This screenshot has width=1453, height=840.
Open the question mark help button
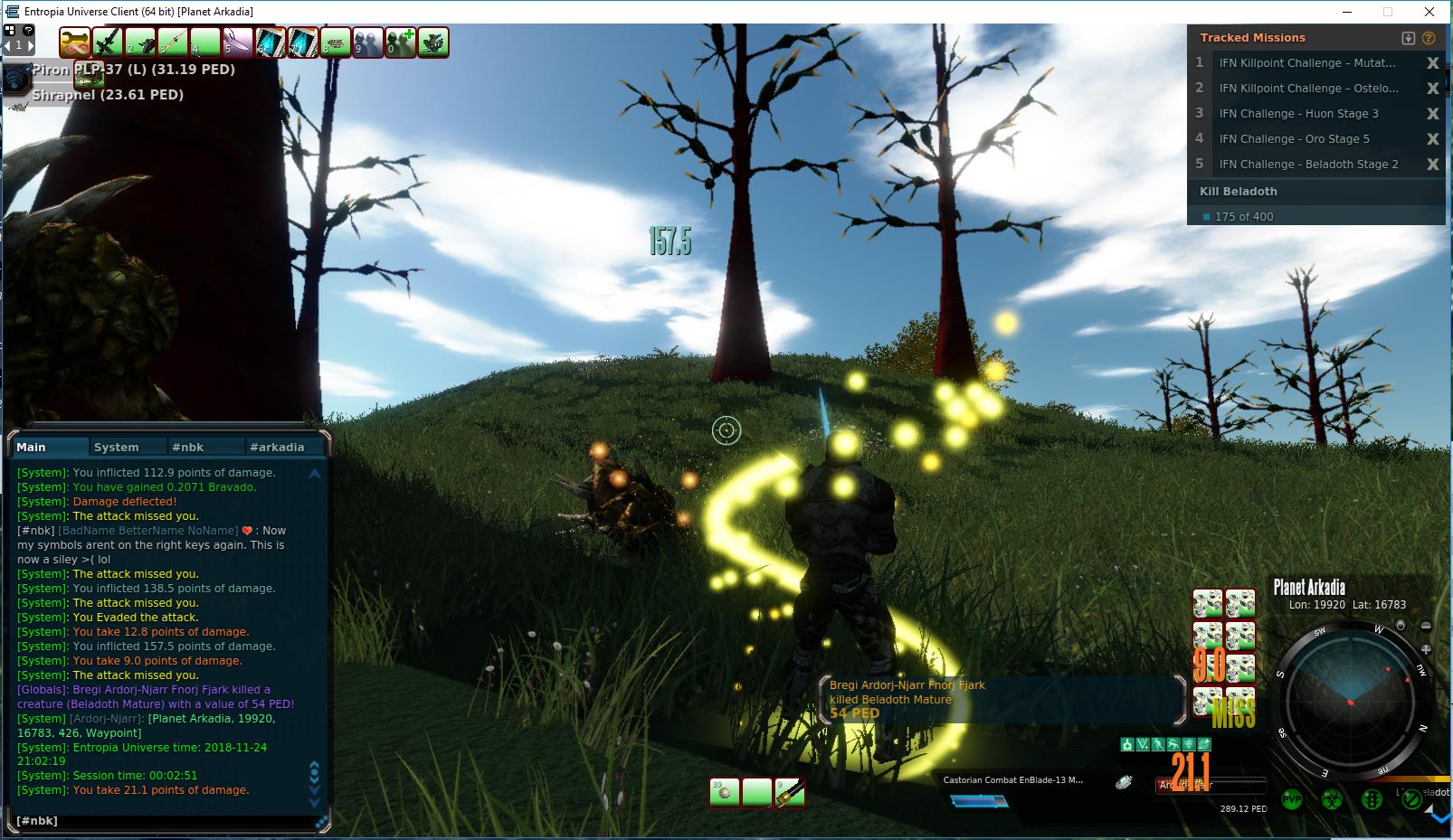pos(28,30)
